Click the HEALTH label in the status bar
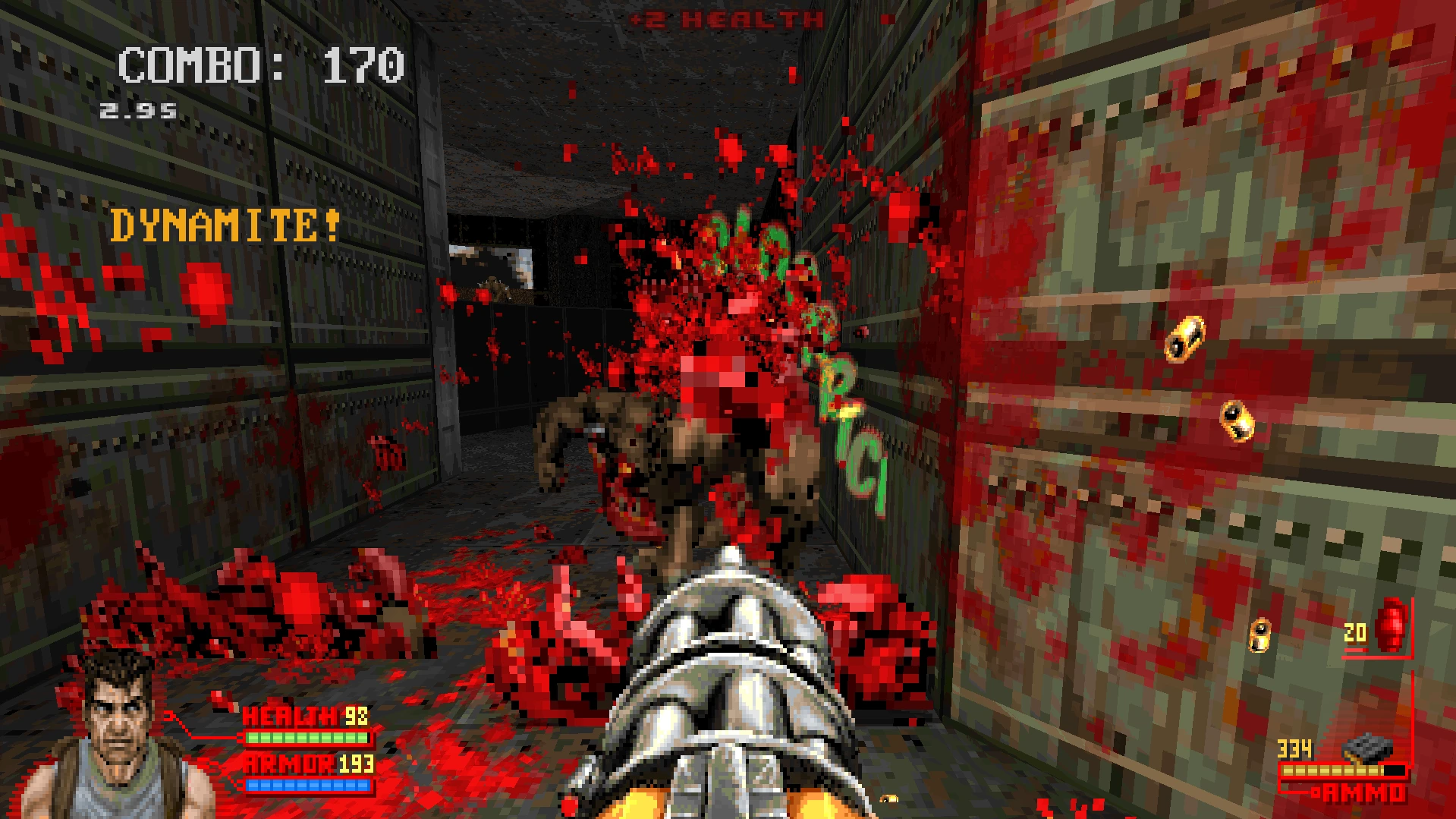The width and height of the screenshot is (1456, 819). pyautogui.click(x=290, y=715)
